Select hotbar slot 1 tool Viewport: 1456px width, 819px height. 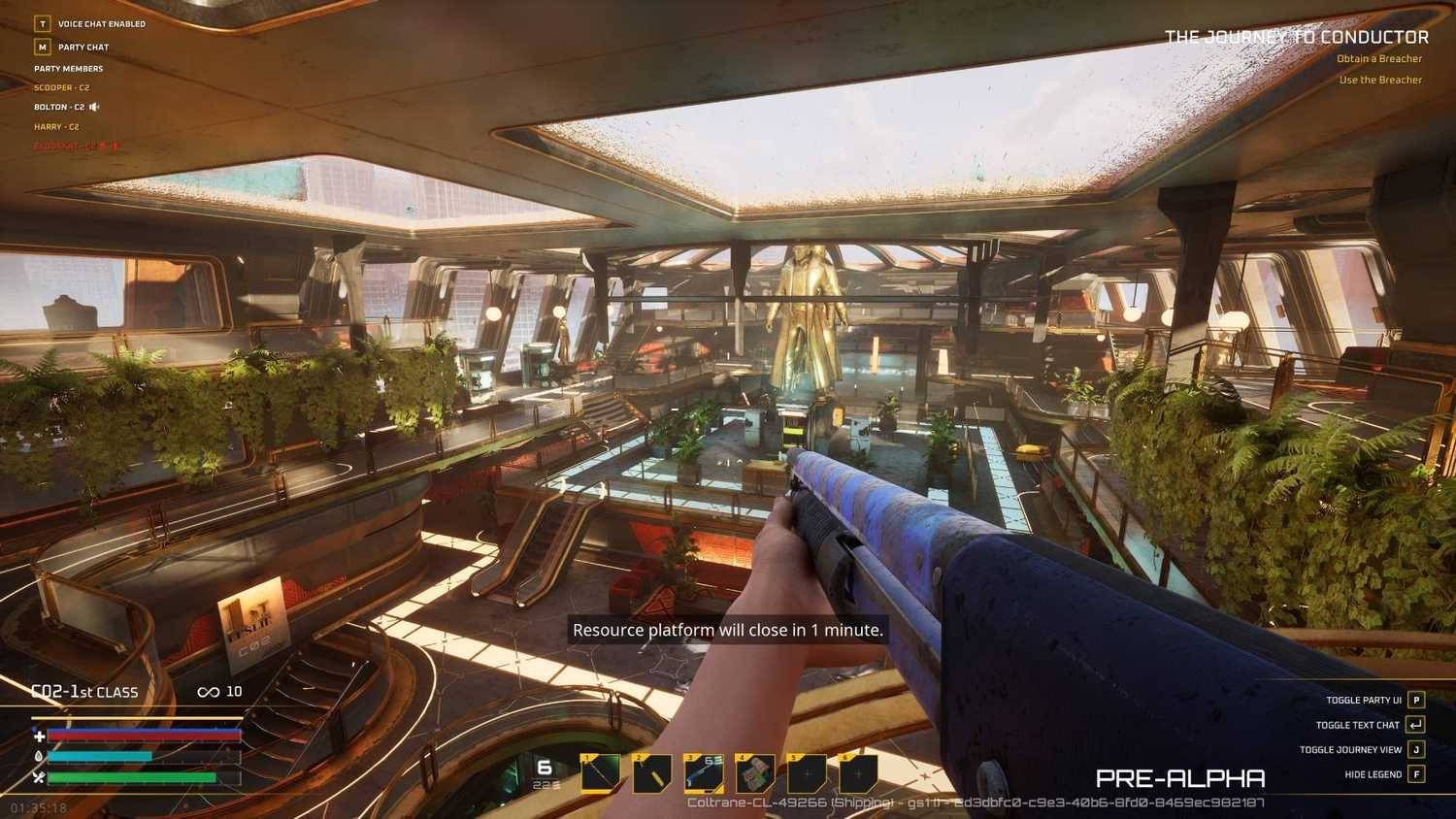[601, 773]
